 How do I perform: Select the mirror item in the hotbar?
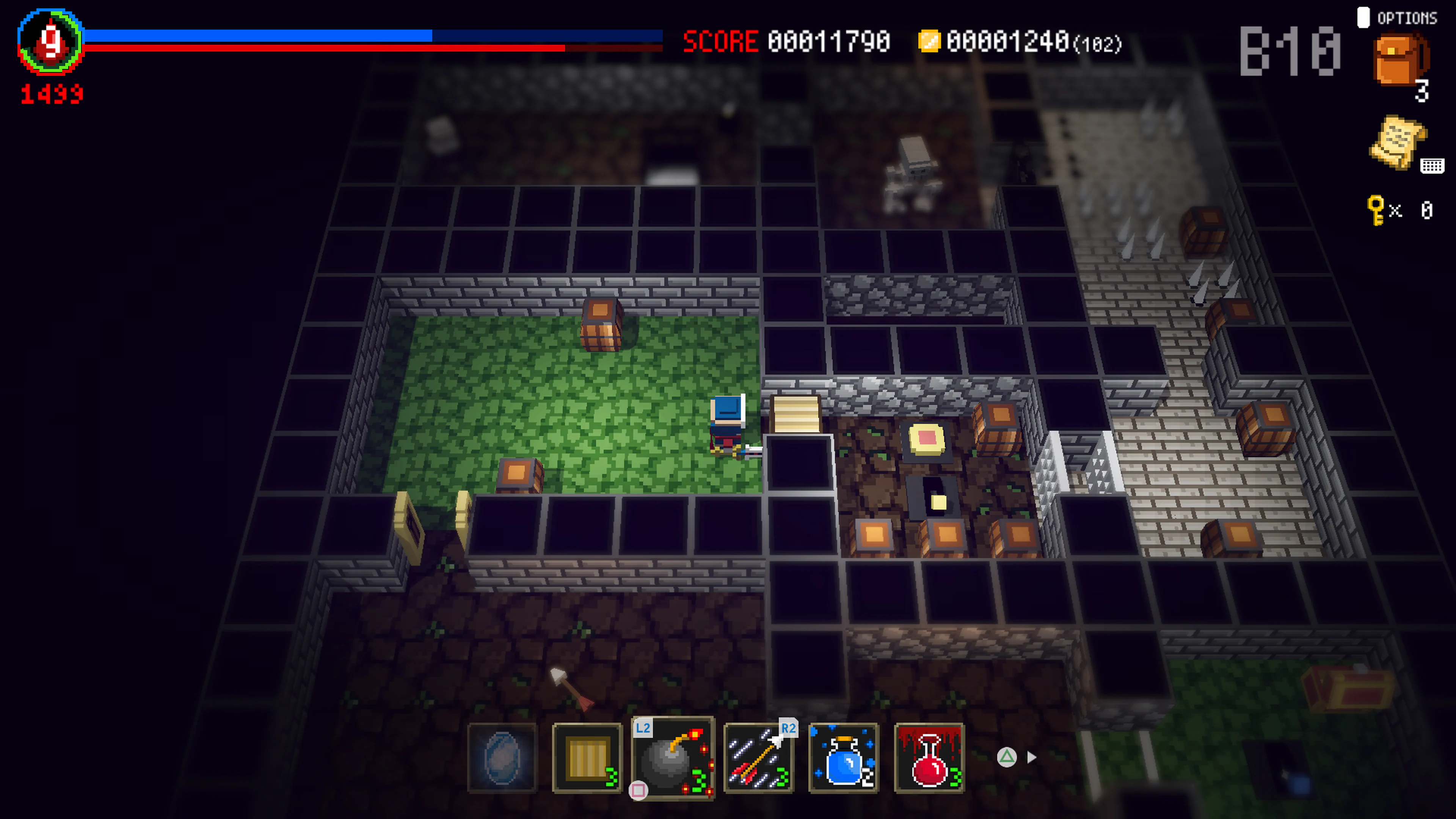coord(502,758)
